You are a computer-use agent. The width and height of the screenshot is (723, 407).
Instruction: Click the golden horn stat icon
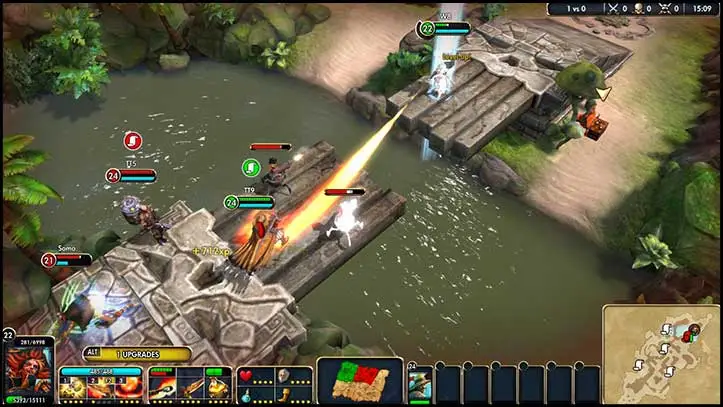[x=285, y=393]
